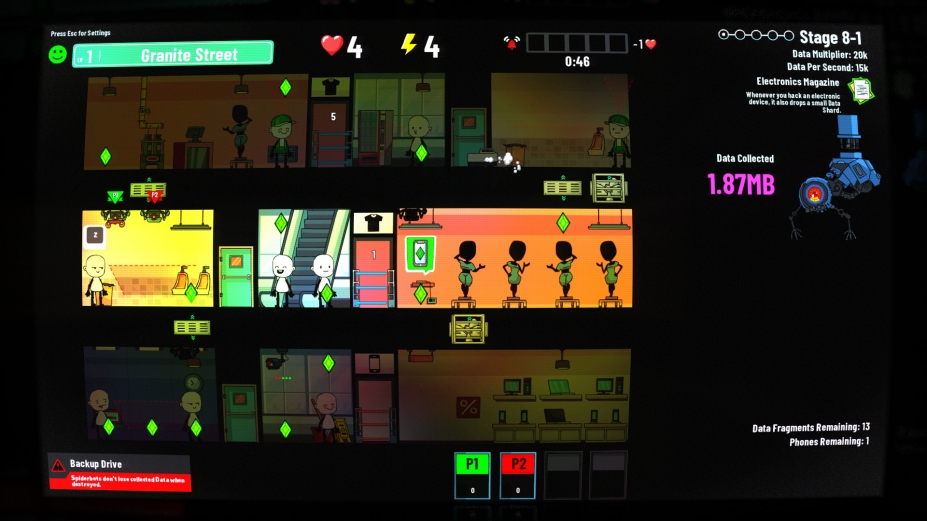Open the Backup Drive modifier panel
This screenshot has height=521, width=927.
(x=119, y=472)
